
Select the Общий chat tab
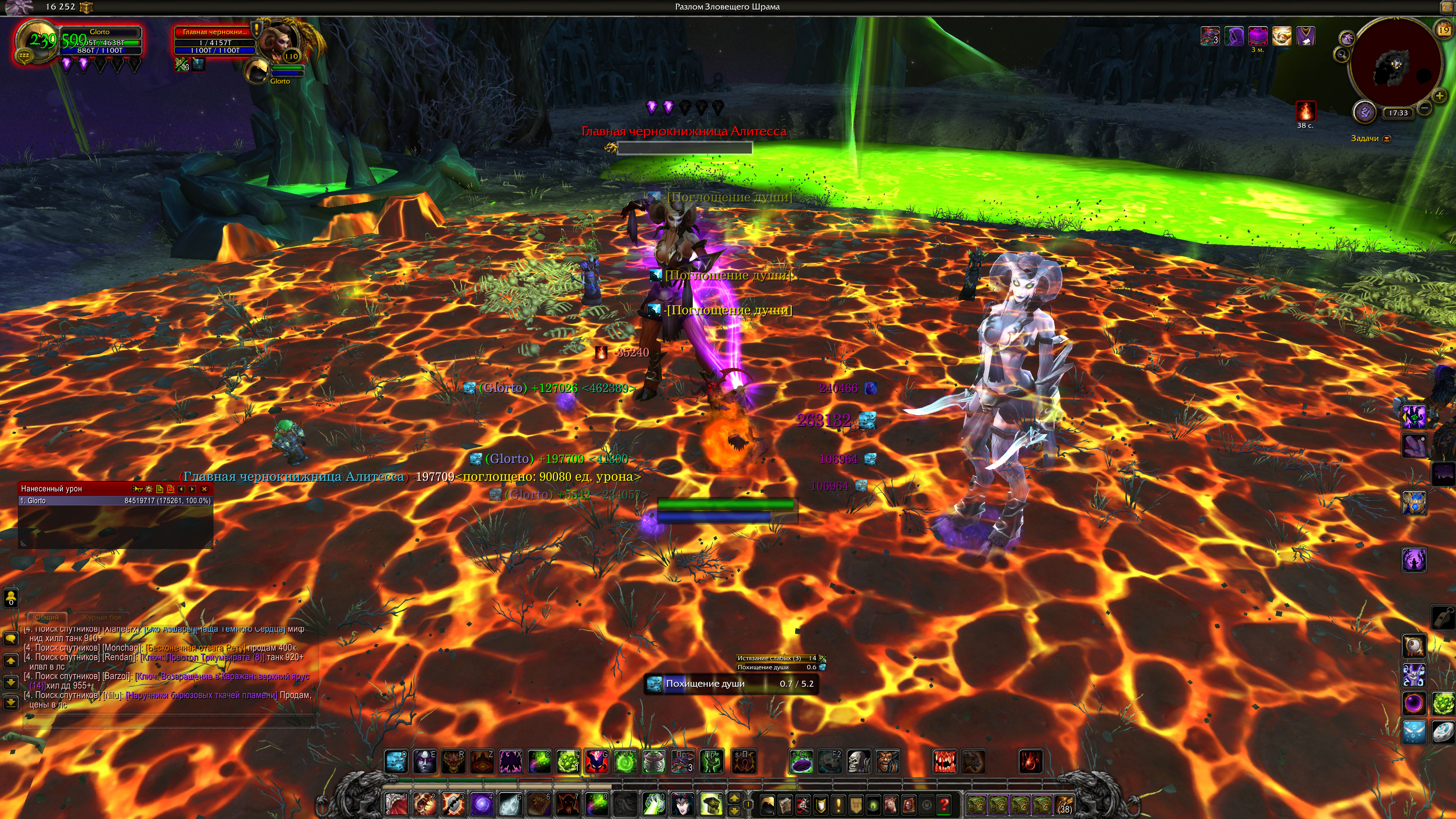[47, 617]
